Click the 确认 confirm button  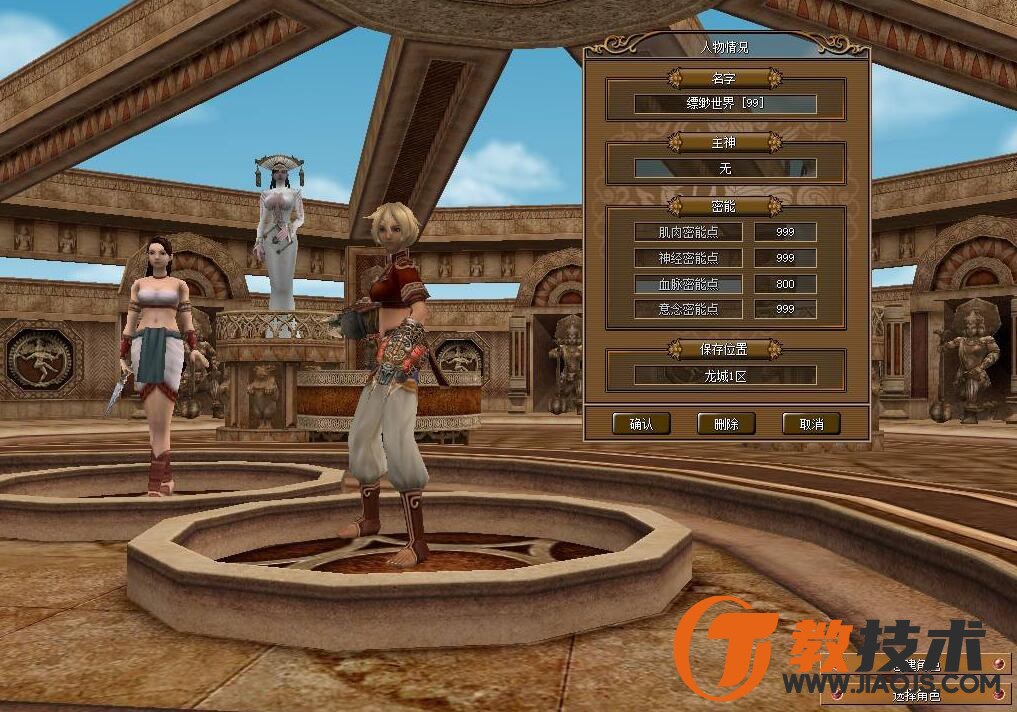pyautogui.click(x=641, y=424)
